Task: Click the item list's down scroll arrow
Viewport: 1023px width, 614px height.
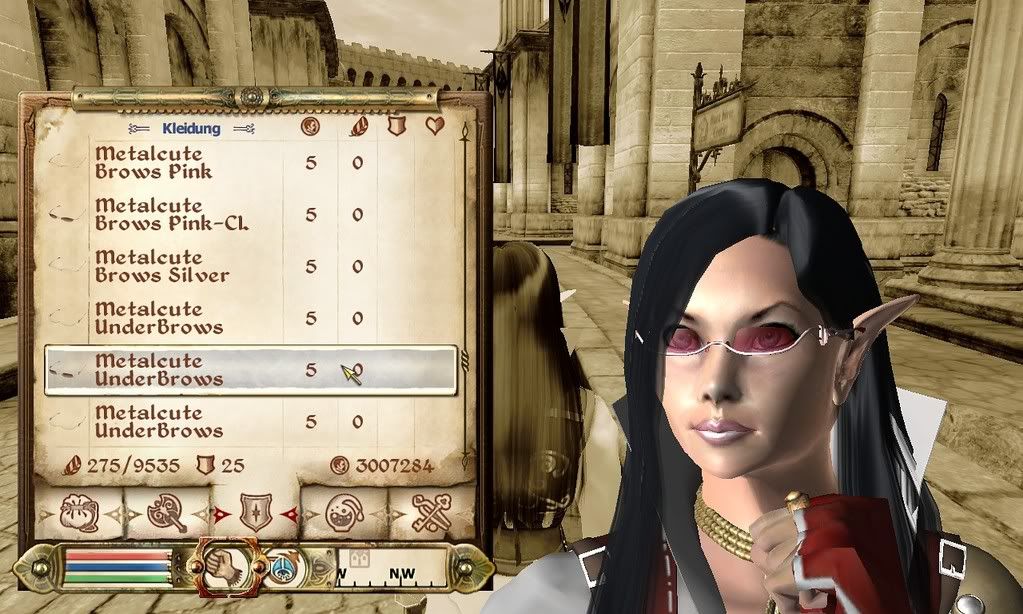Action: click(x=465, y=464)
